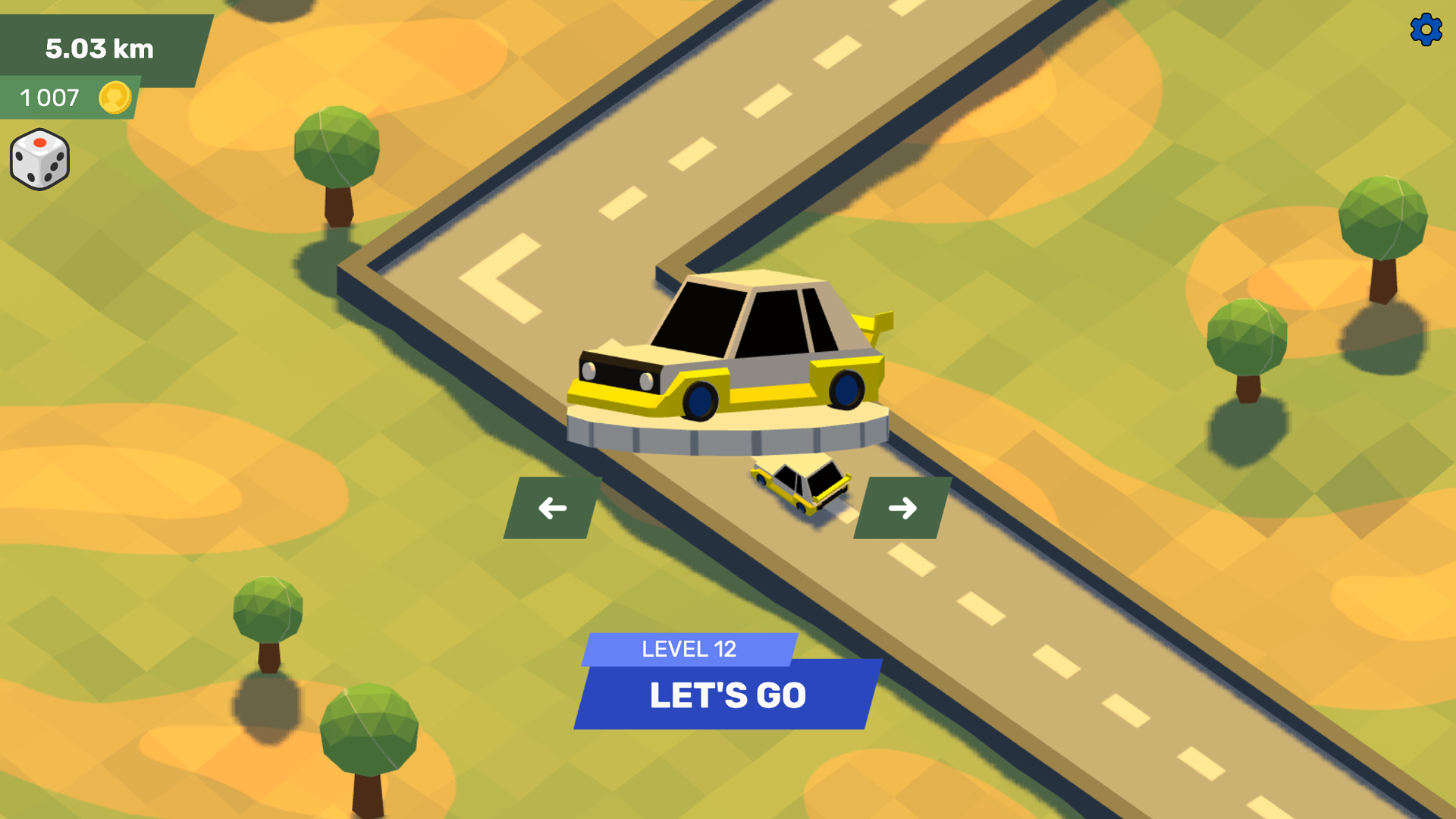Viewport: 1456px width, 819px height.
Task: Select the coin icon next to 1007
Action: coord(114,97)
